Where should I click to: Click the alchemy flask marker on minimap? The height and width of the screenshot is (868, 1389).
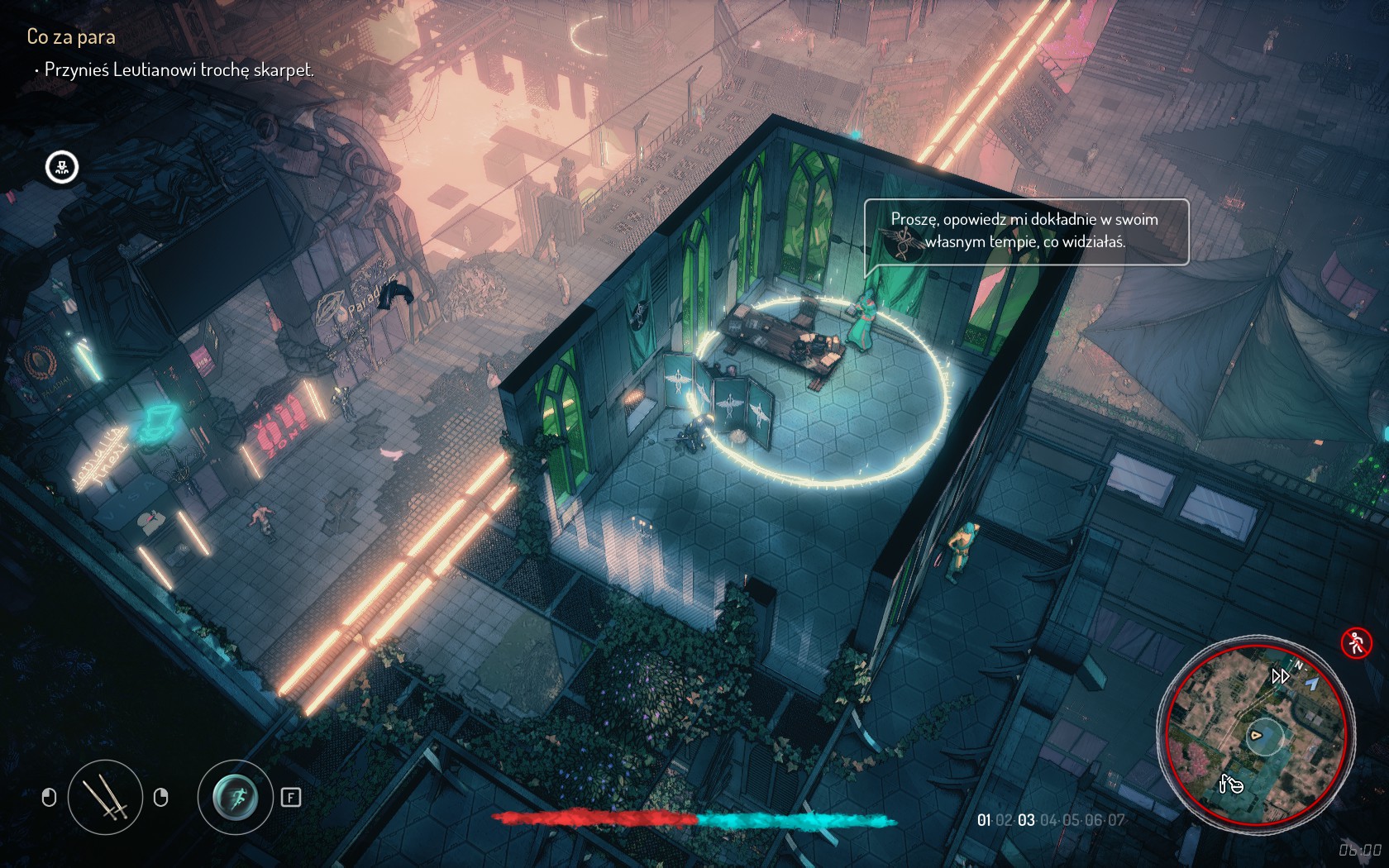click(1230, 783)
